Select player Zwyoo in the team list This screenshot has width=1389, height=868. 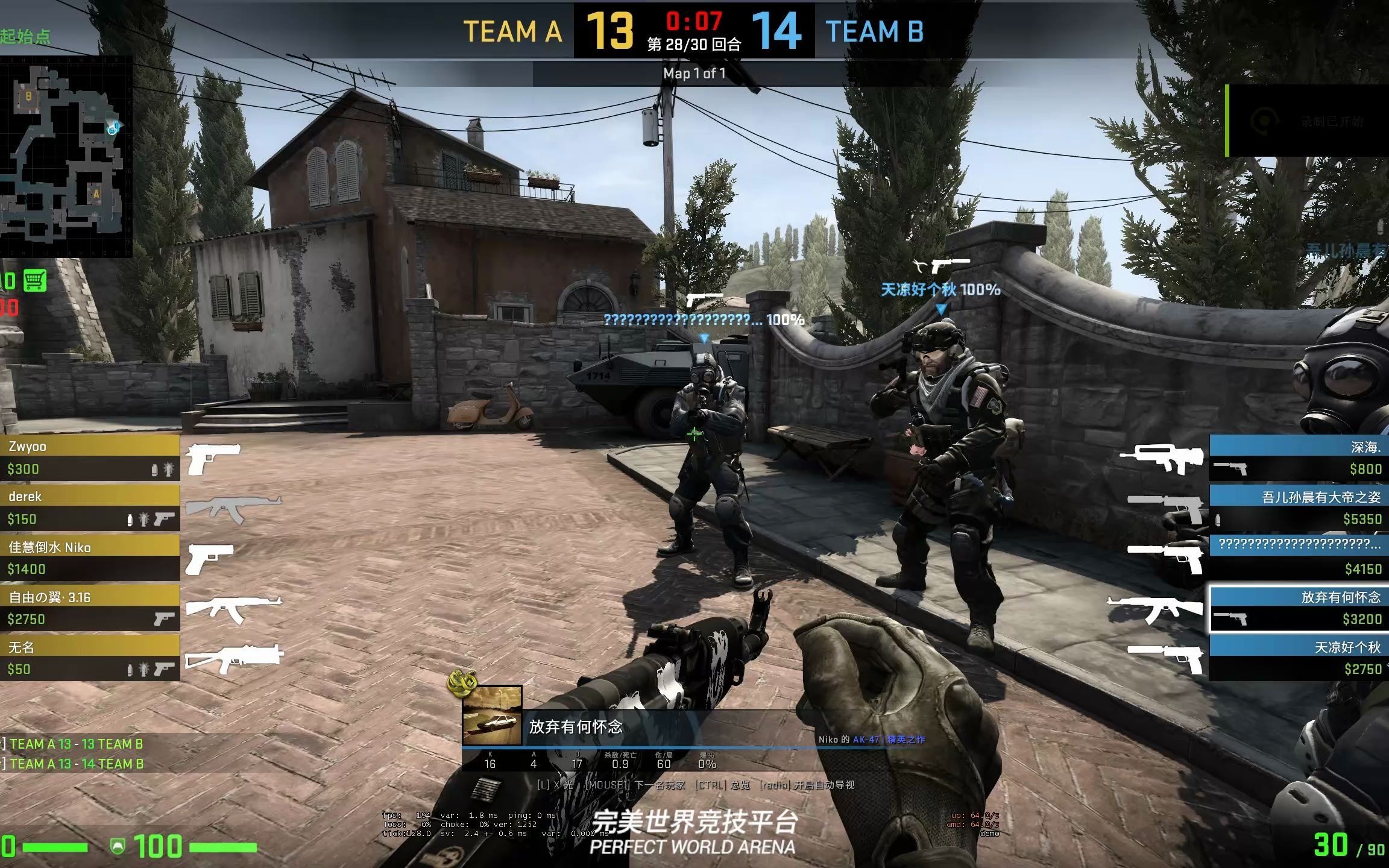tap(89, 458)
